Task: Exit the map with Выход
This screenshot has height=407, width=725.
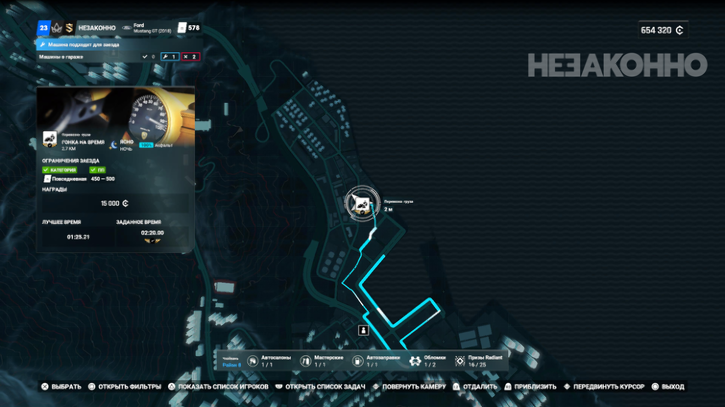Action: tap(668, 387)
